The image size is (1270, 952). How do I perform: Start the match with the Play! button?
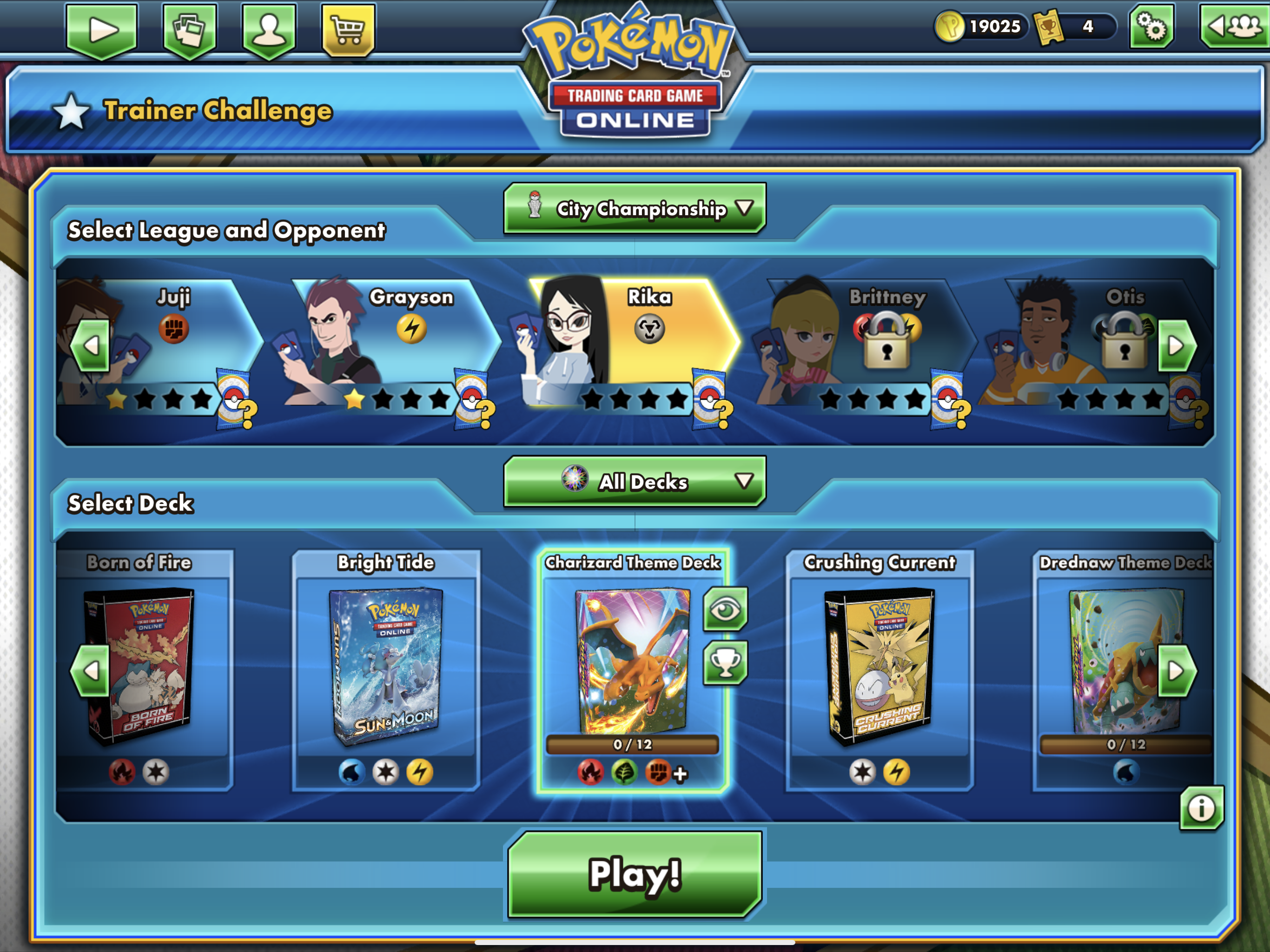[635, 874]
